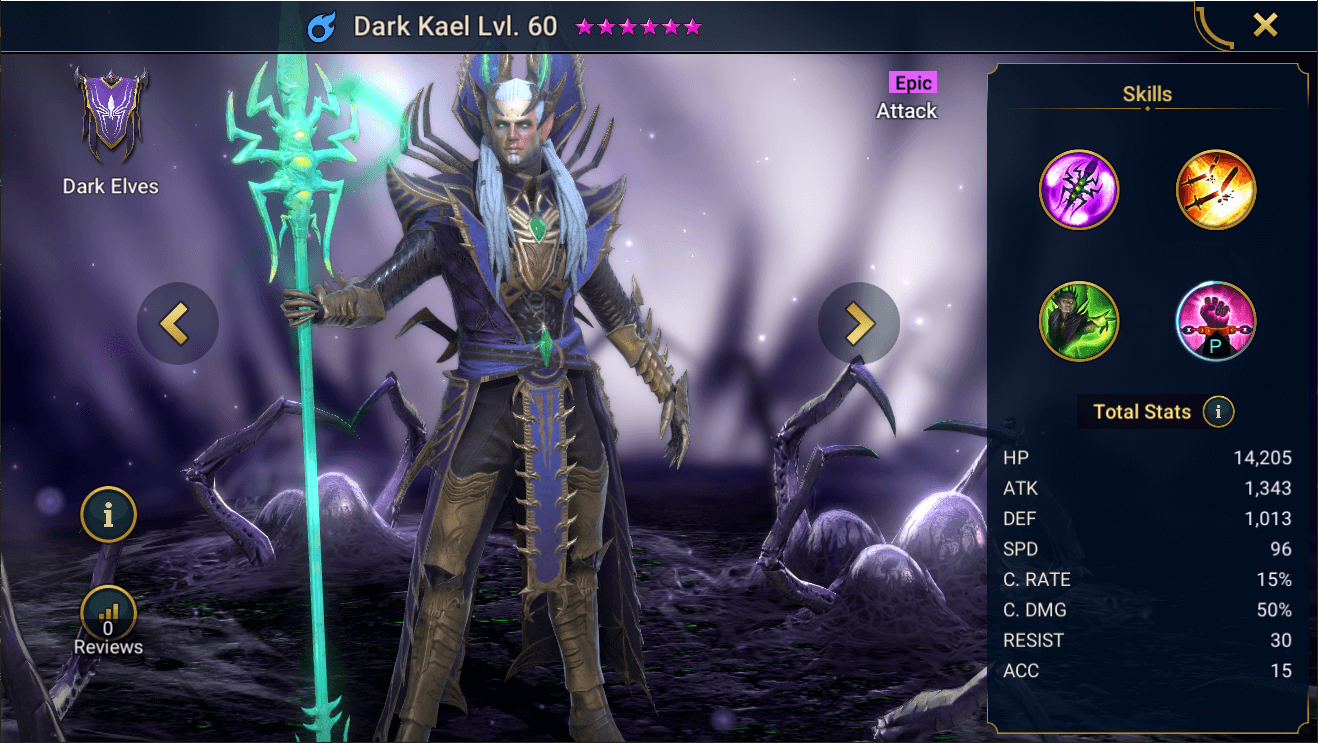Viewport: 1318px width, 743px height.
Task: Close the champion details screen
Action: [1265, 25]
